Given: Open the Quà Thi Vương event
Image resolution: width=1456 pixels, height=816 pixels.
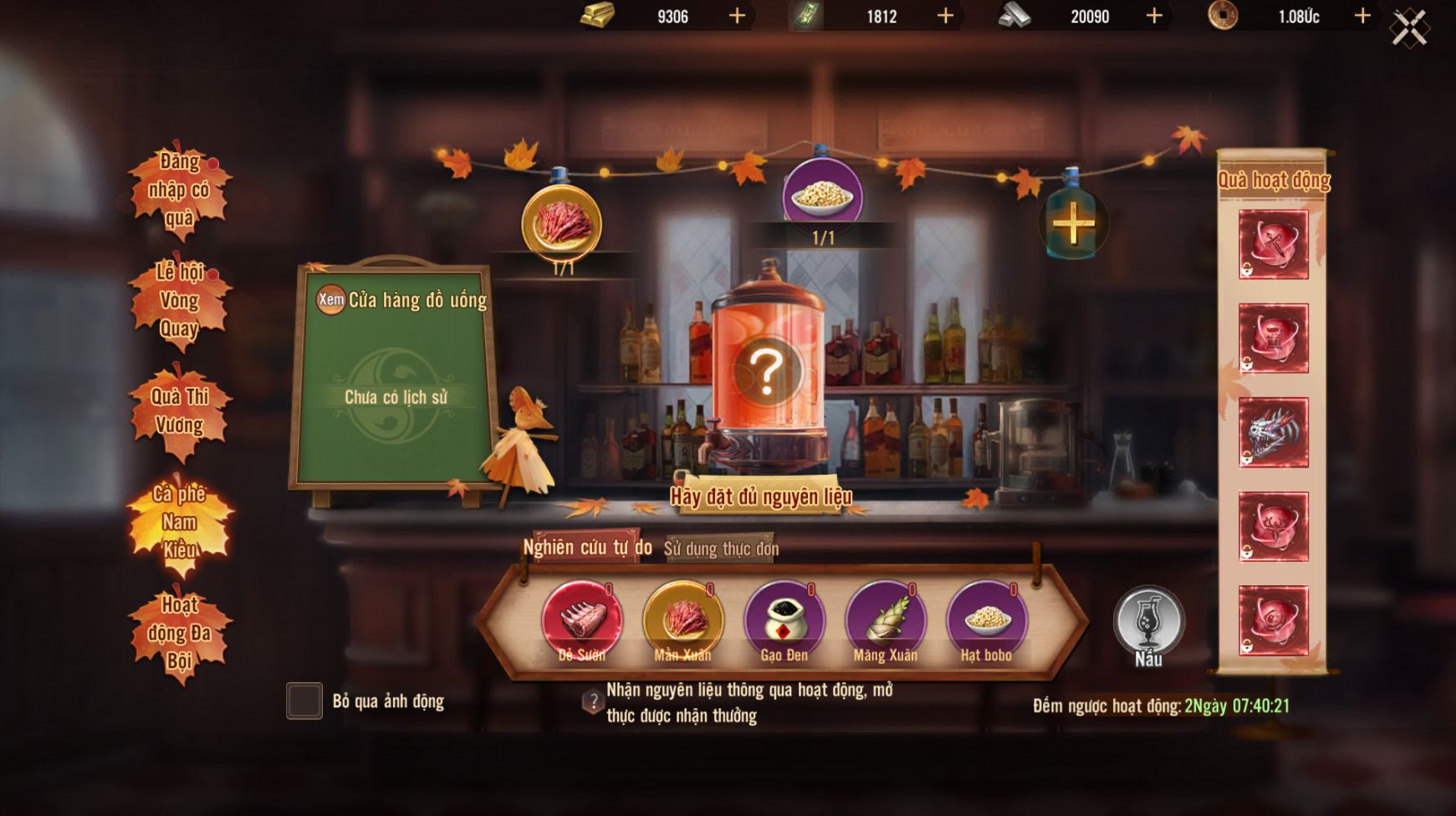Looking at the screenshot, I should [179, 411].
